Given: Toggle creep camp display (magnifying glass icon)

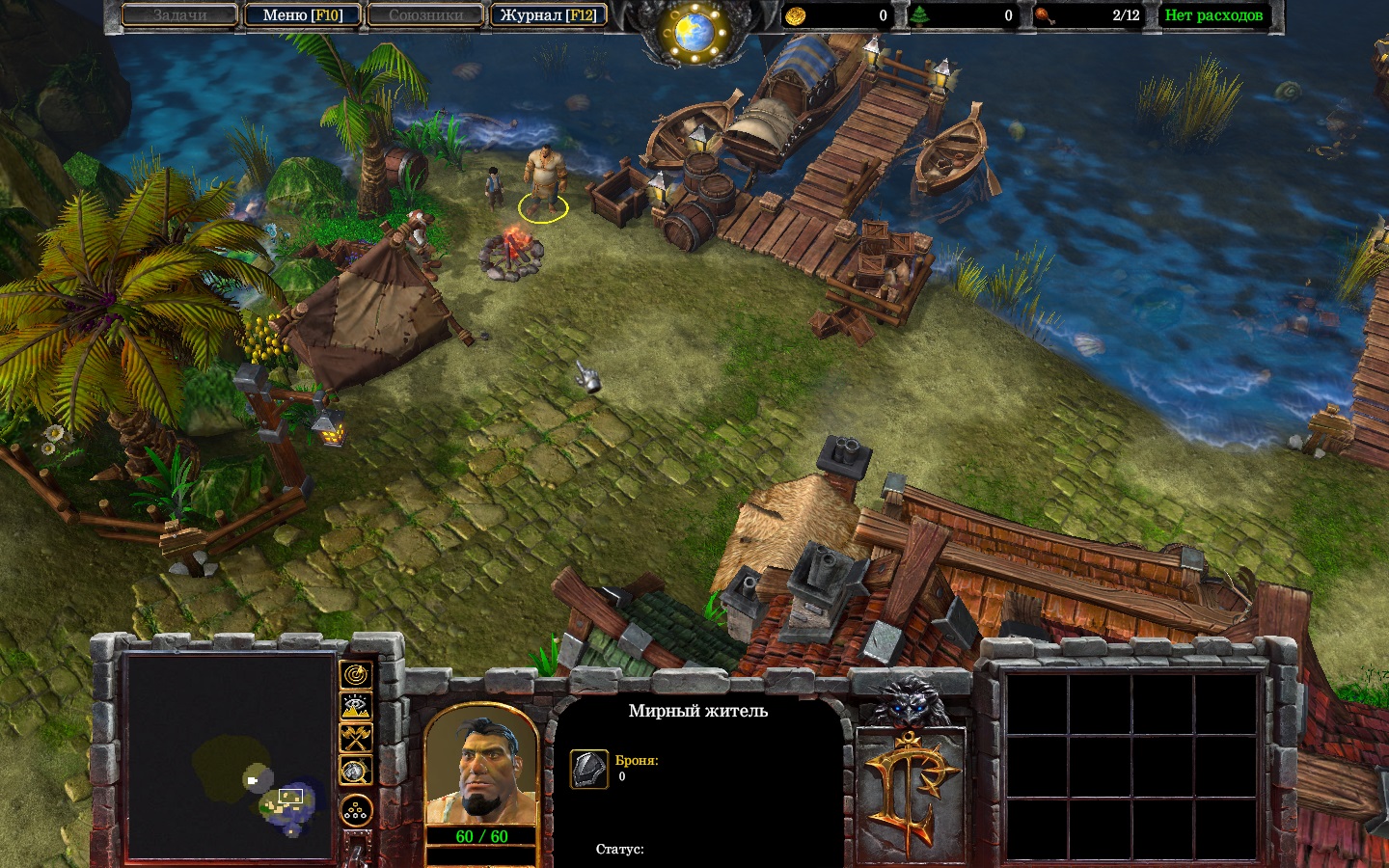Looking at the screenshot, I should click(x=356, y=771).
